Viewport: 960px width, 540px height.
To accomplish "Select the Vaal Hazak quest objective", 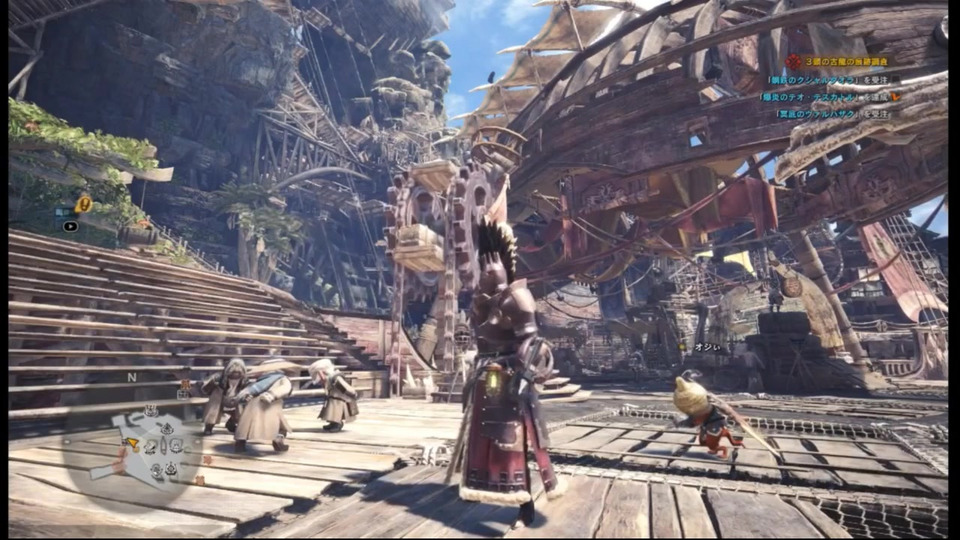I will [833, 113].
